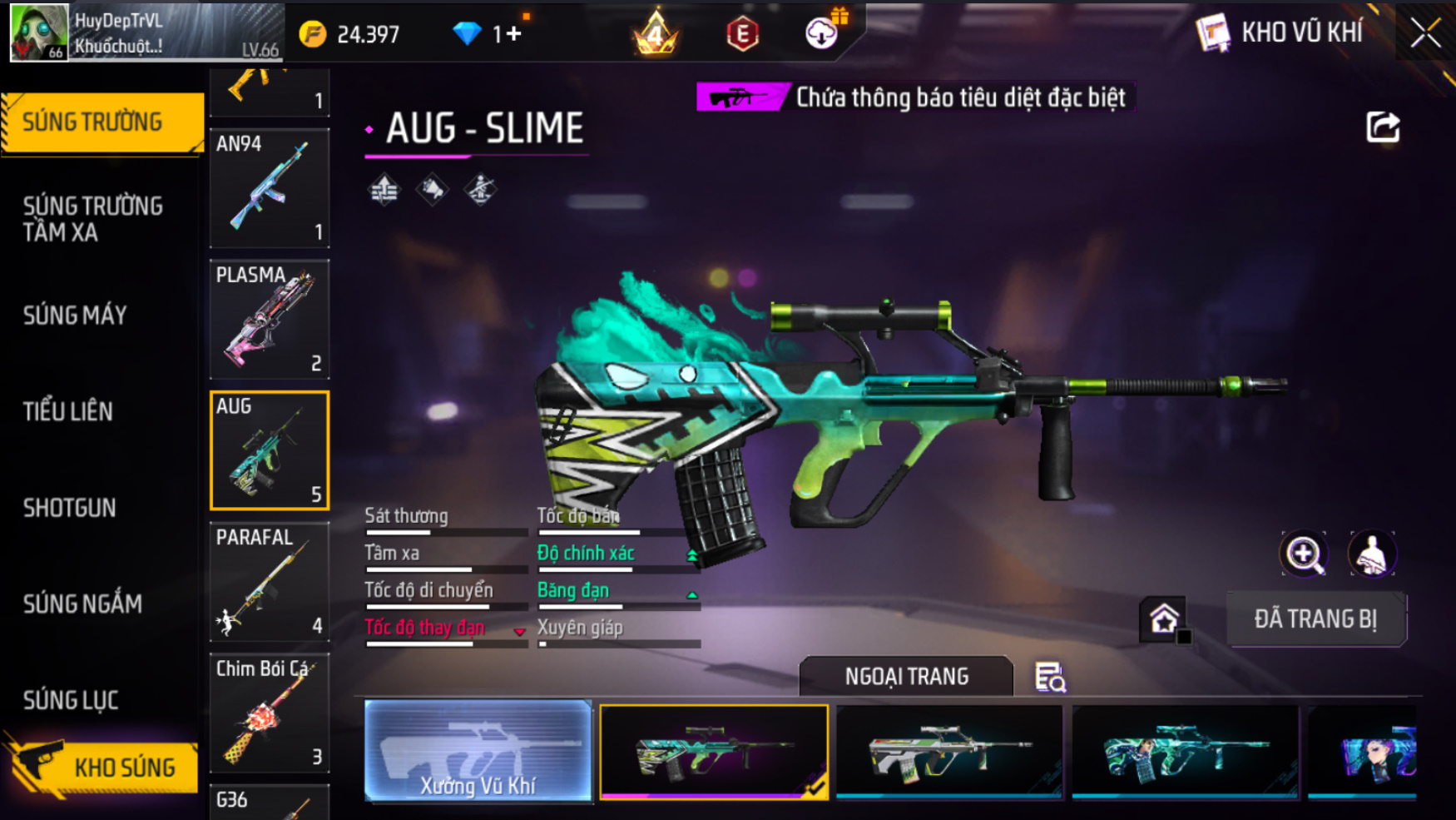Select the PARAFAL weapon tile
Image resolution: width=1456 pixels, height=820 pixels.
[x=269, y=581]
